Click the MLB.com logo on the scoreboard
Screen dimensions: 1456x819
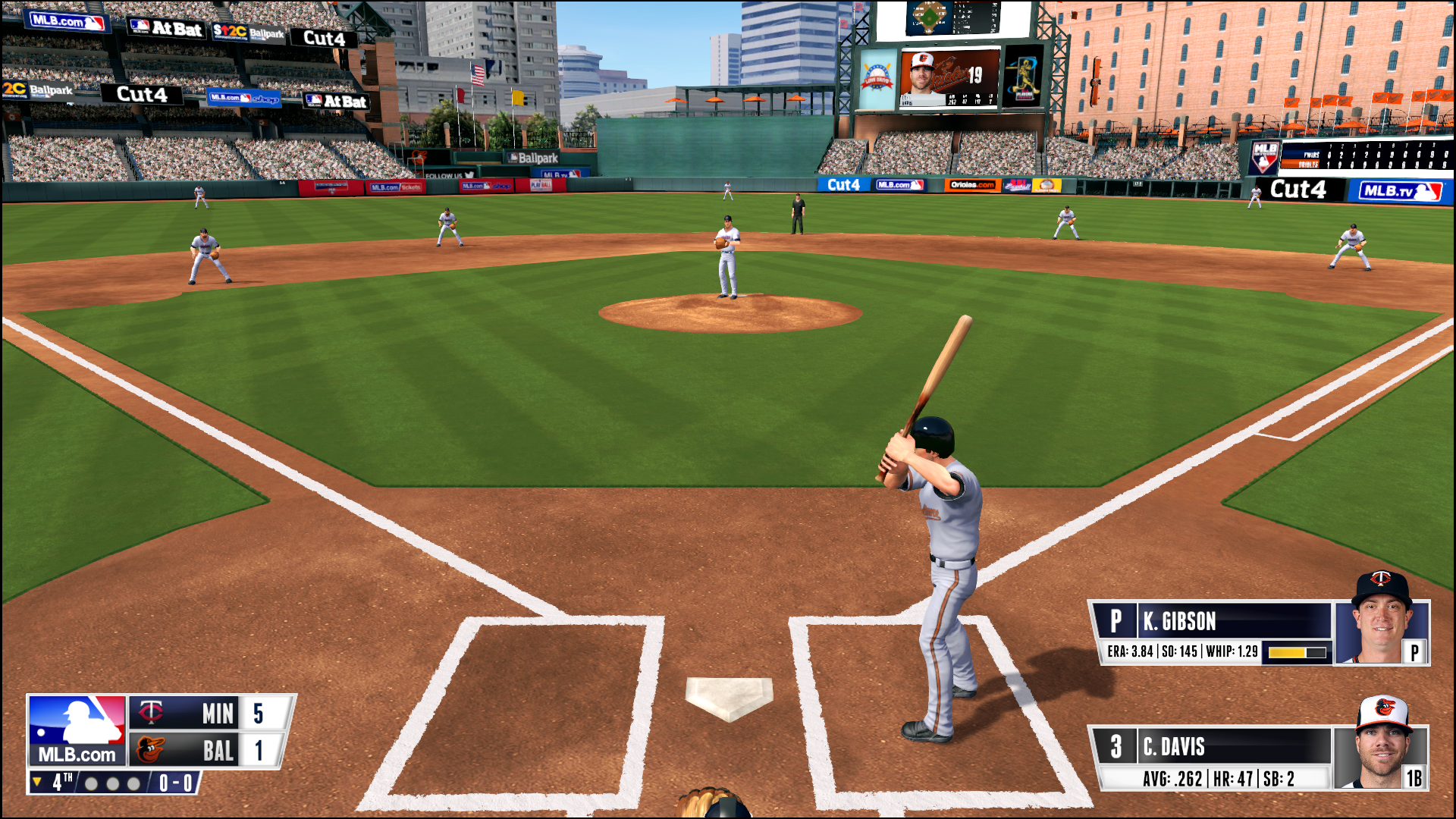coord(77,730)
